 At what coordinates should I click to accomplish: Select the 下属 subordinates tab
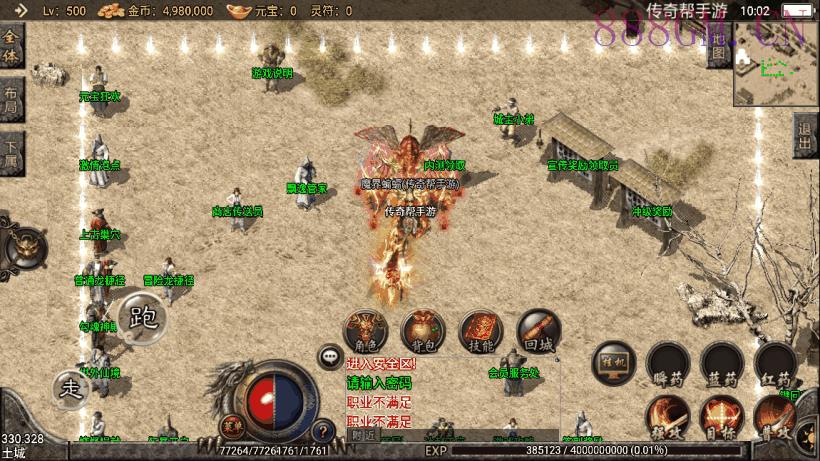11,154
